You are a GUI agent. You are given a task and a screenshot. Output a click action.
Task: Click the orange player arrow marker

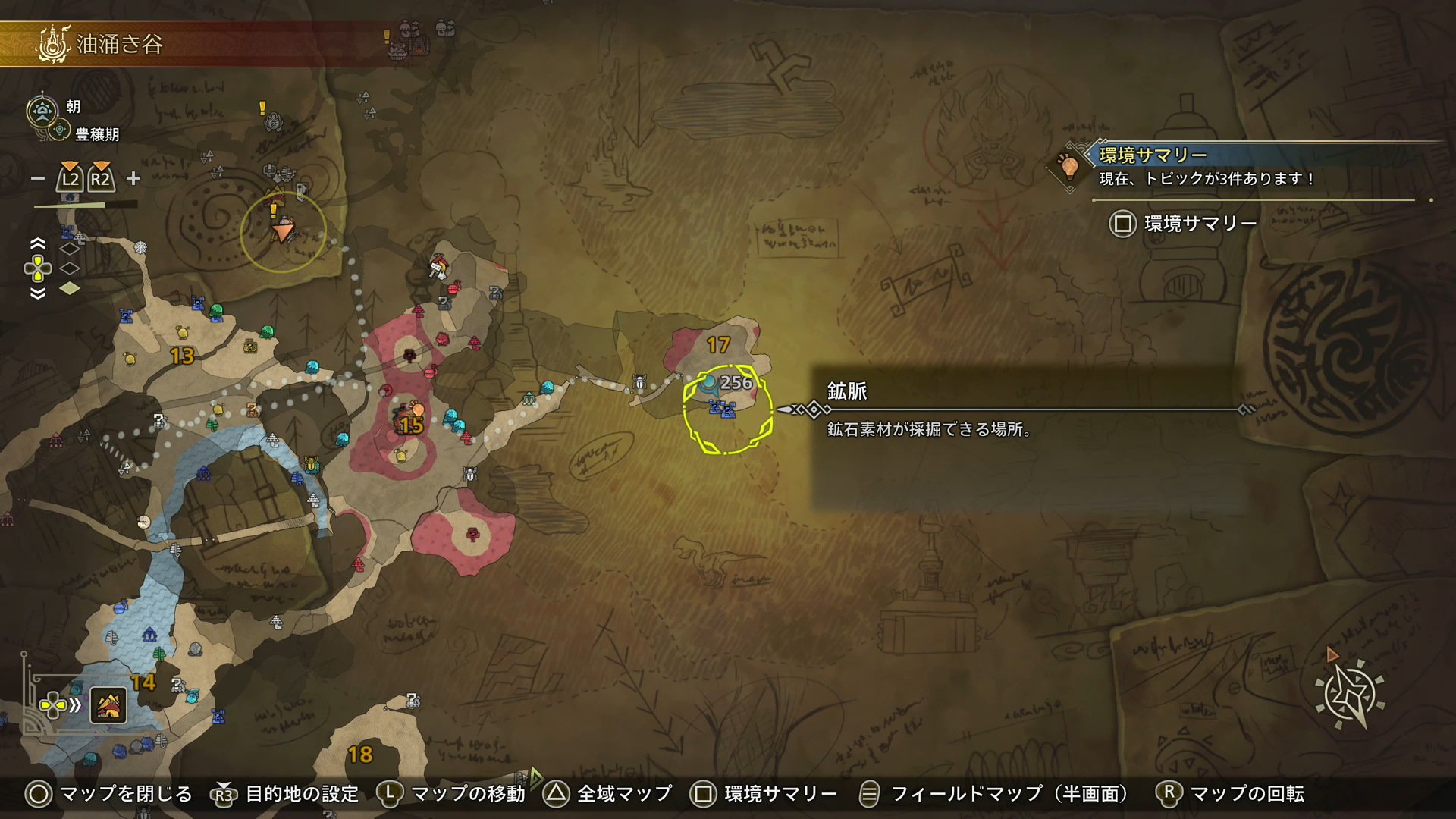tap(284, 229)
